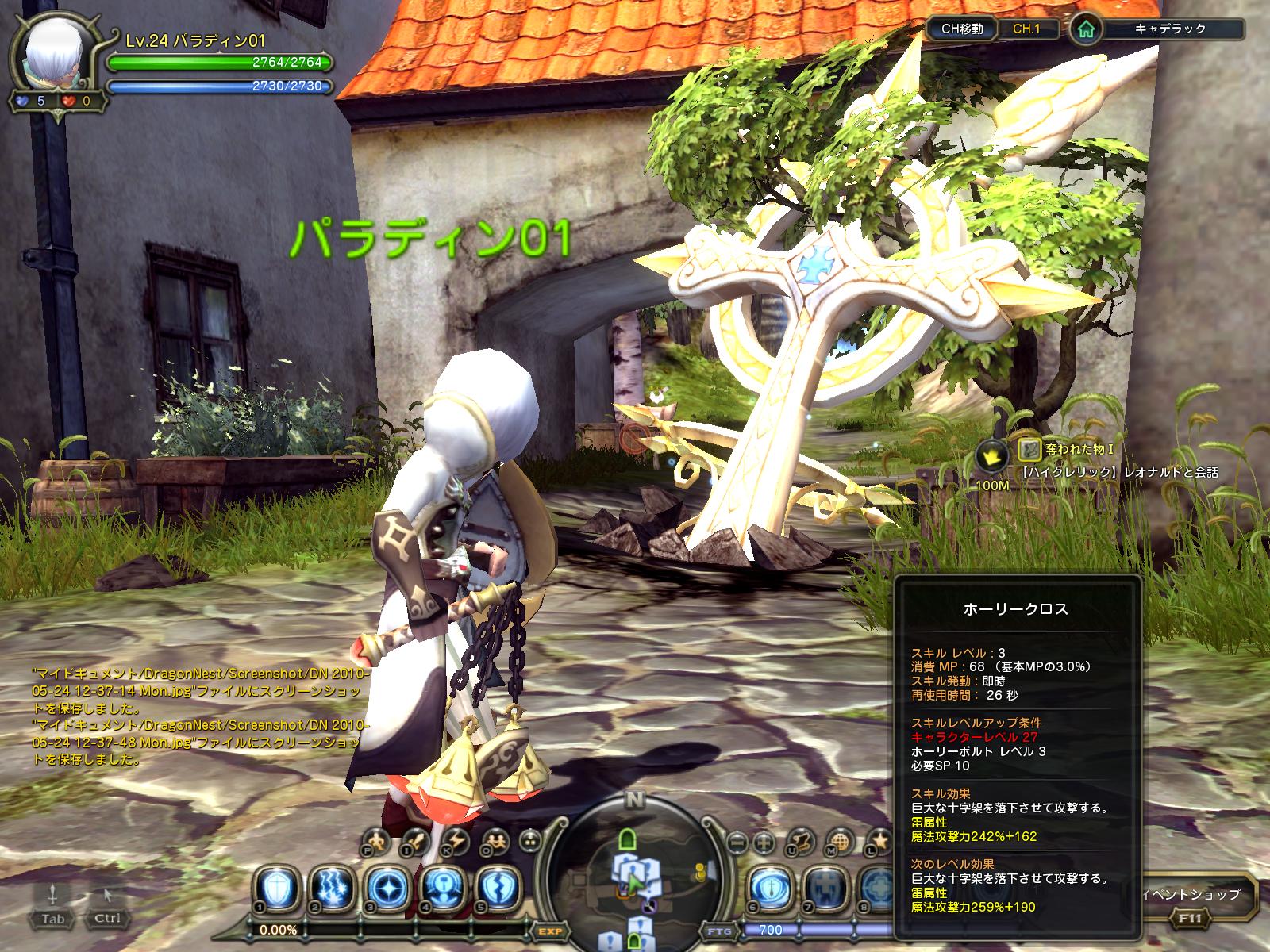Show the skill window lightning icon (K)
This screenshot has height=952, width=1270.
(458, 839)
